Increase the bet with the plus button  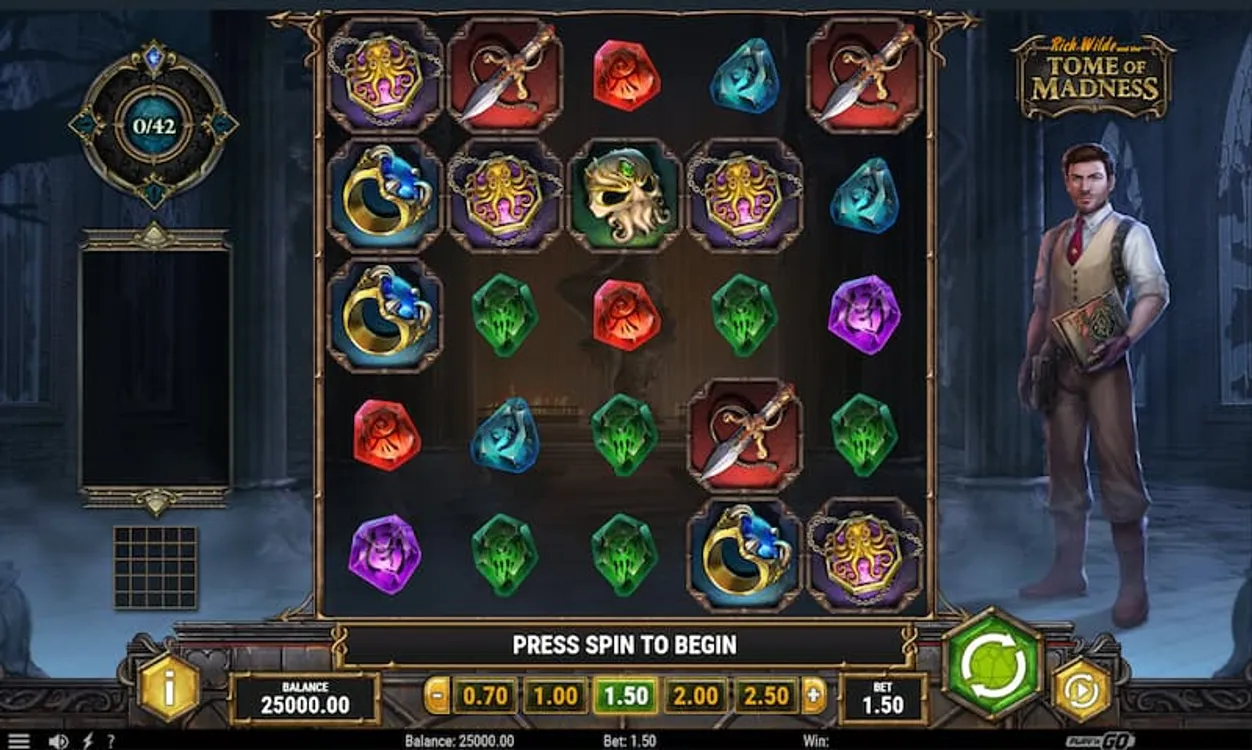tap(815, 695)
